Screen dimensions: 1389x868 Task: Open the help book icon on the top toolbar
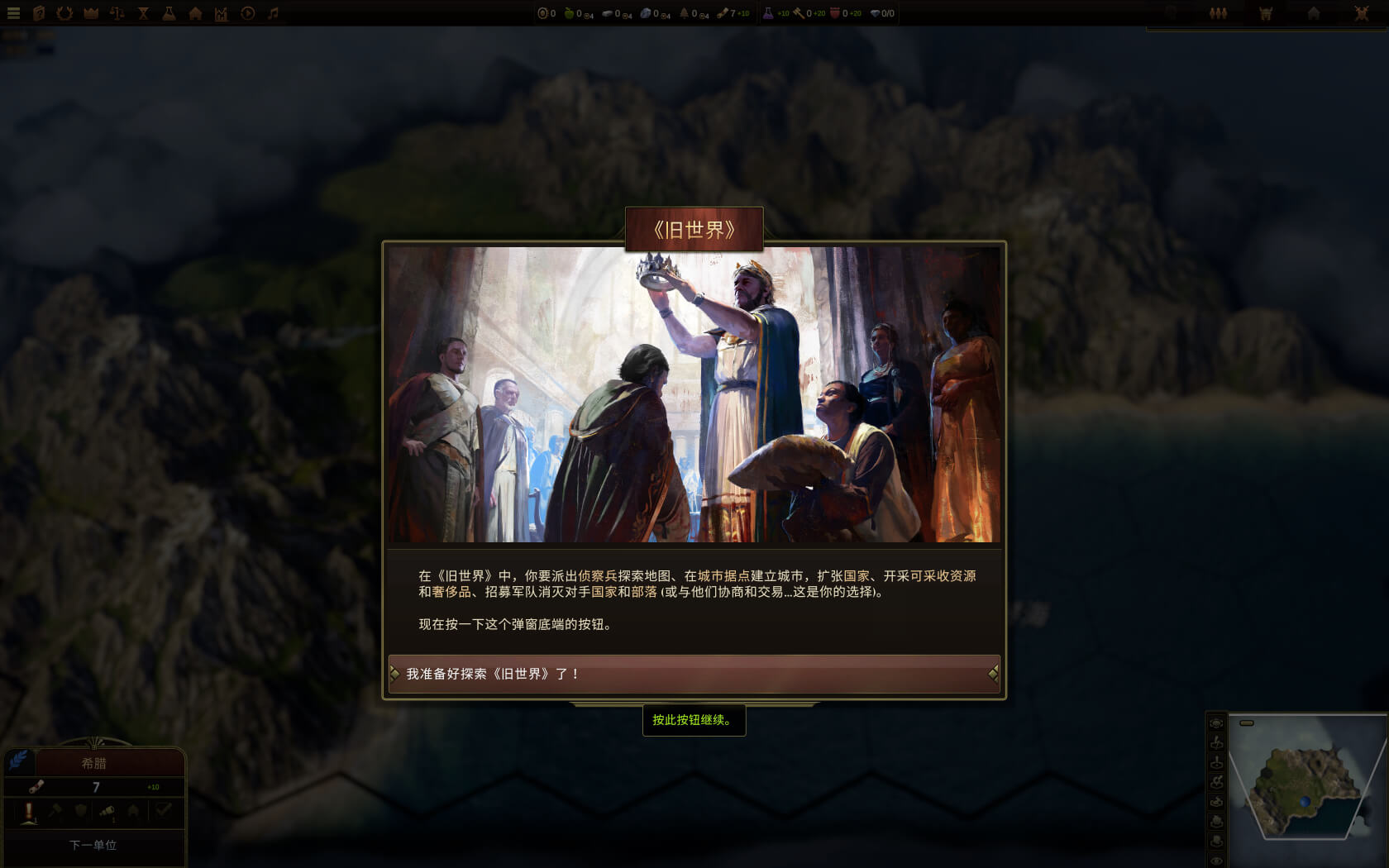37,13
